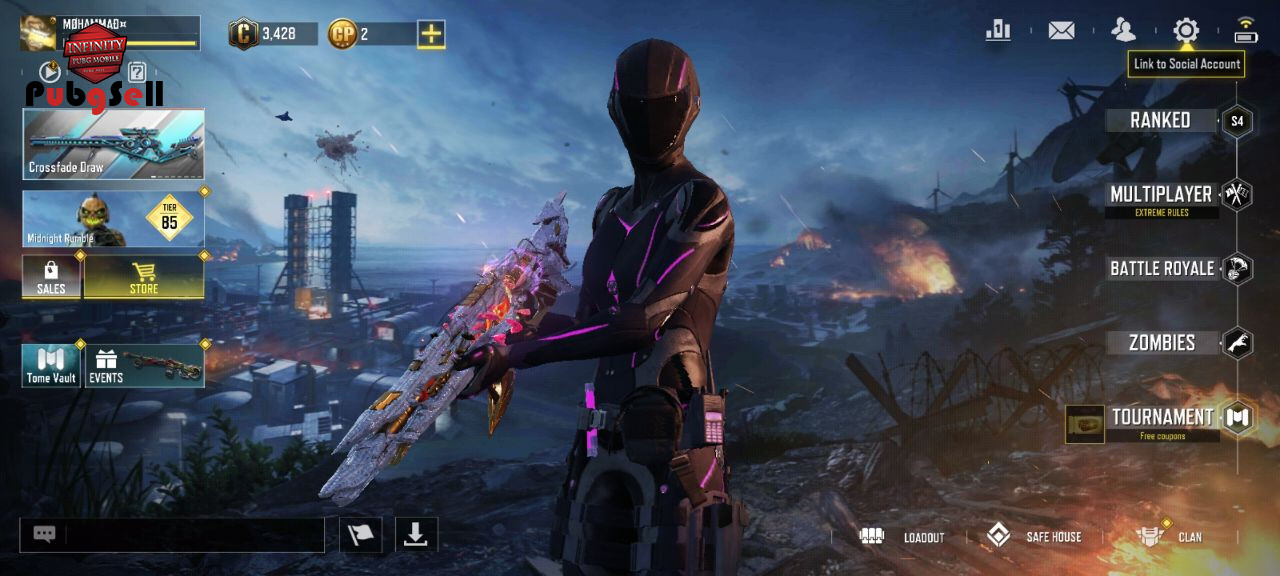Open the Loadout screen
Viewport: 1280px width, 576px height.
coord(902,537)
